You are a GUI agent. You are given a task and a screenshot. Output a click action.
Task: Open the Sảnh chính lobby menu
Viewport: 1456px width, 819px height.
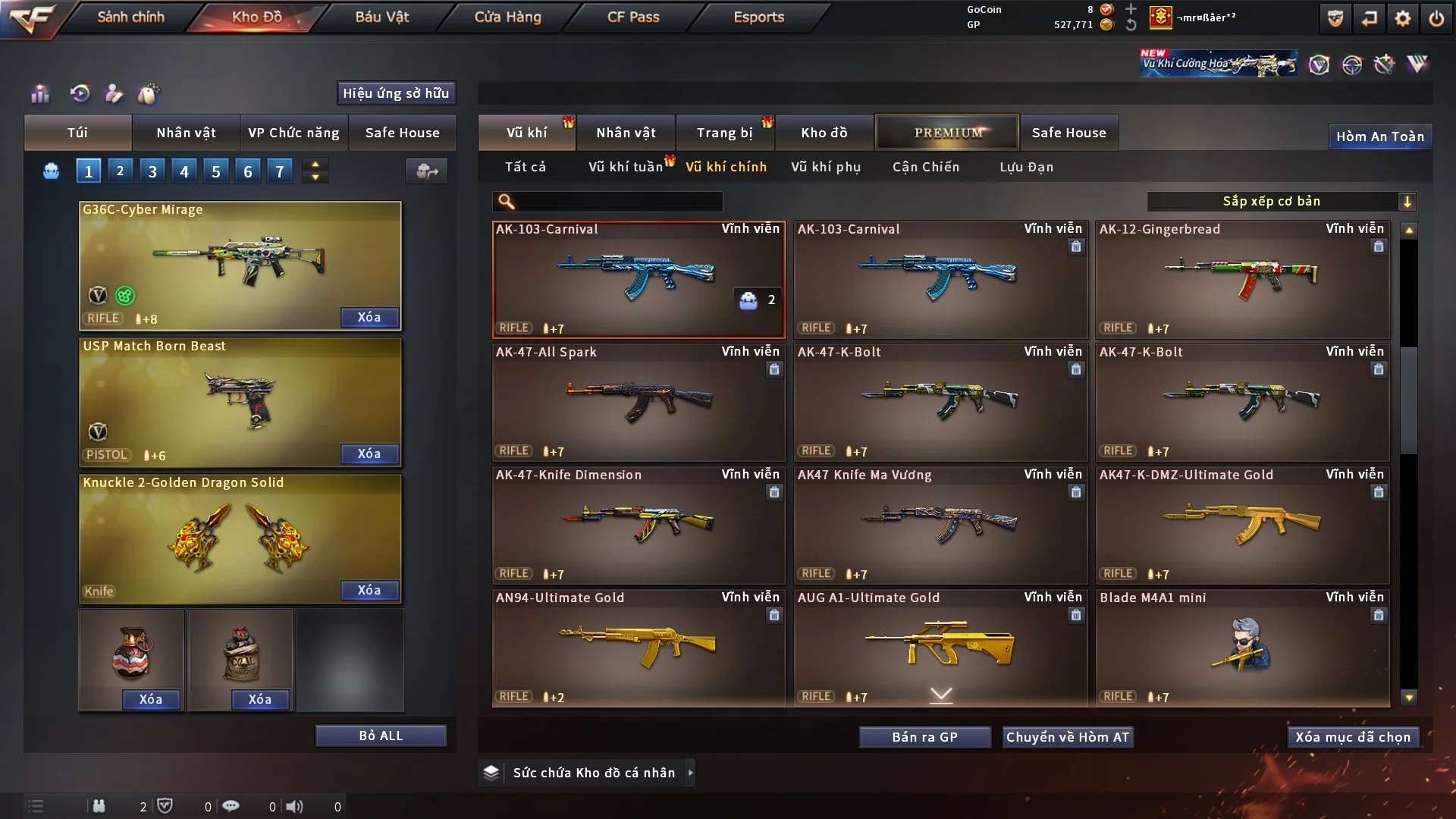coord(130,17)
